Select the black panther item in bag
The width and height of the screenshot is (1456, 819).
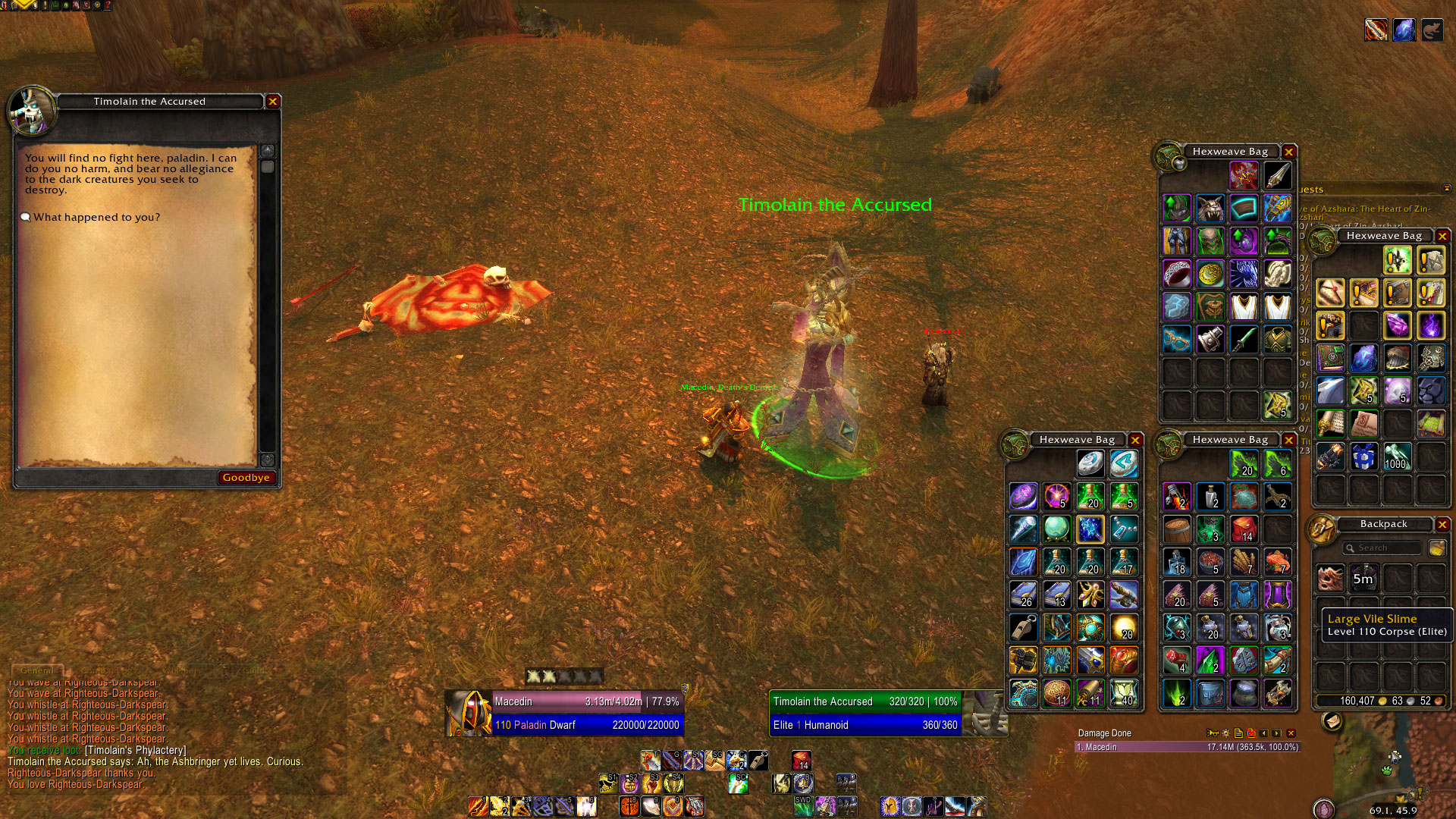coord(1430,391)
